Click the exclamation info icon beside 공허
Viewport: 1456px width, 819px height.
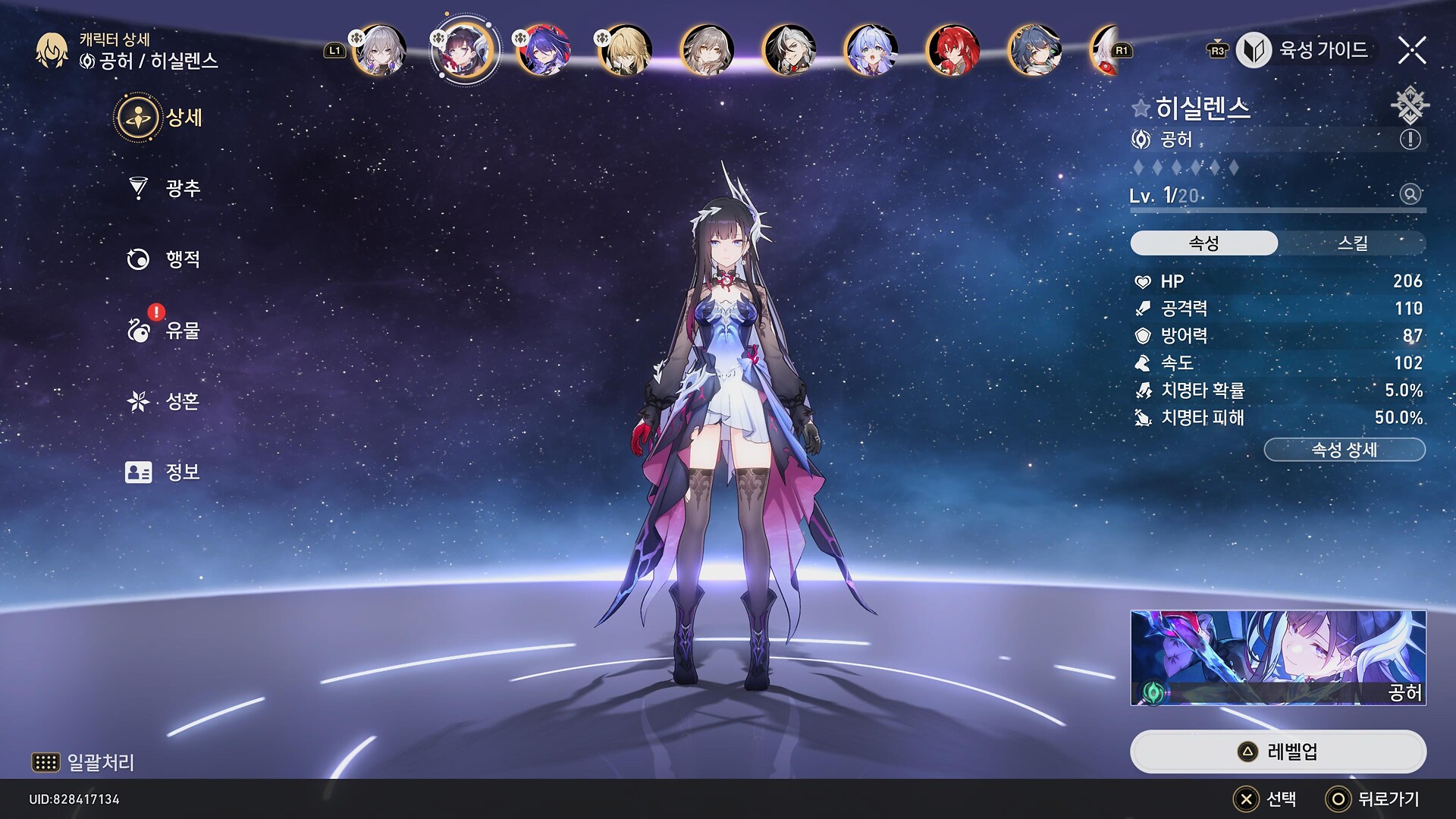click(x=1410, y=140)
